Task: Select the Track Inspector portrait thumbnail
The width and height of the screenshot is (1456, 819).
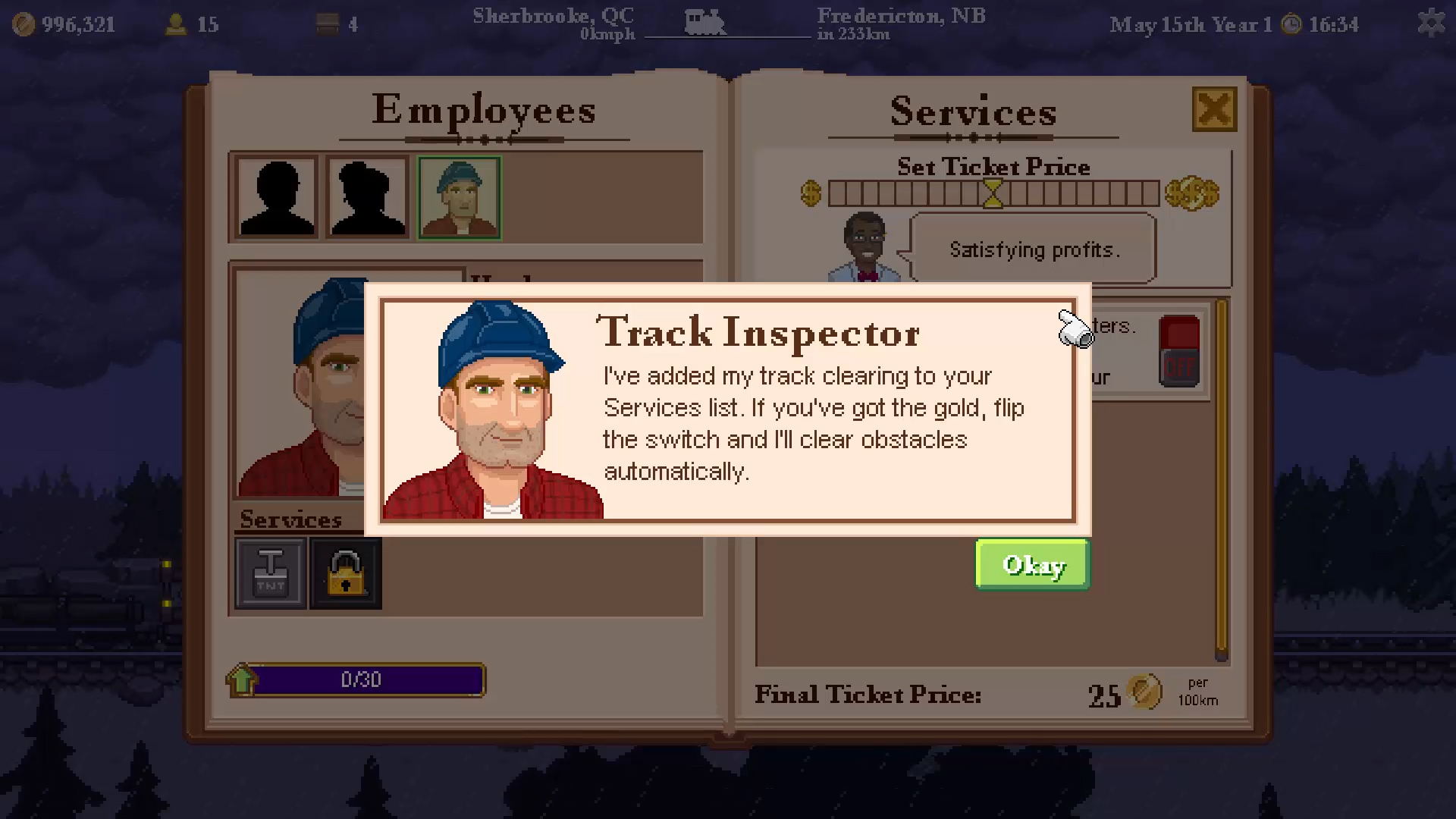Action: 459,198
